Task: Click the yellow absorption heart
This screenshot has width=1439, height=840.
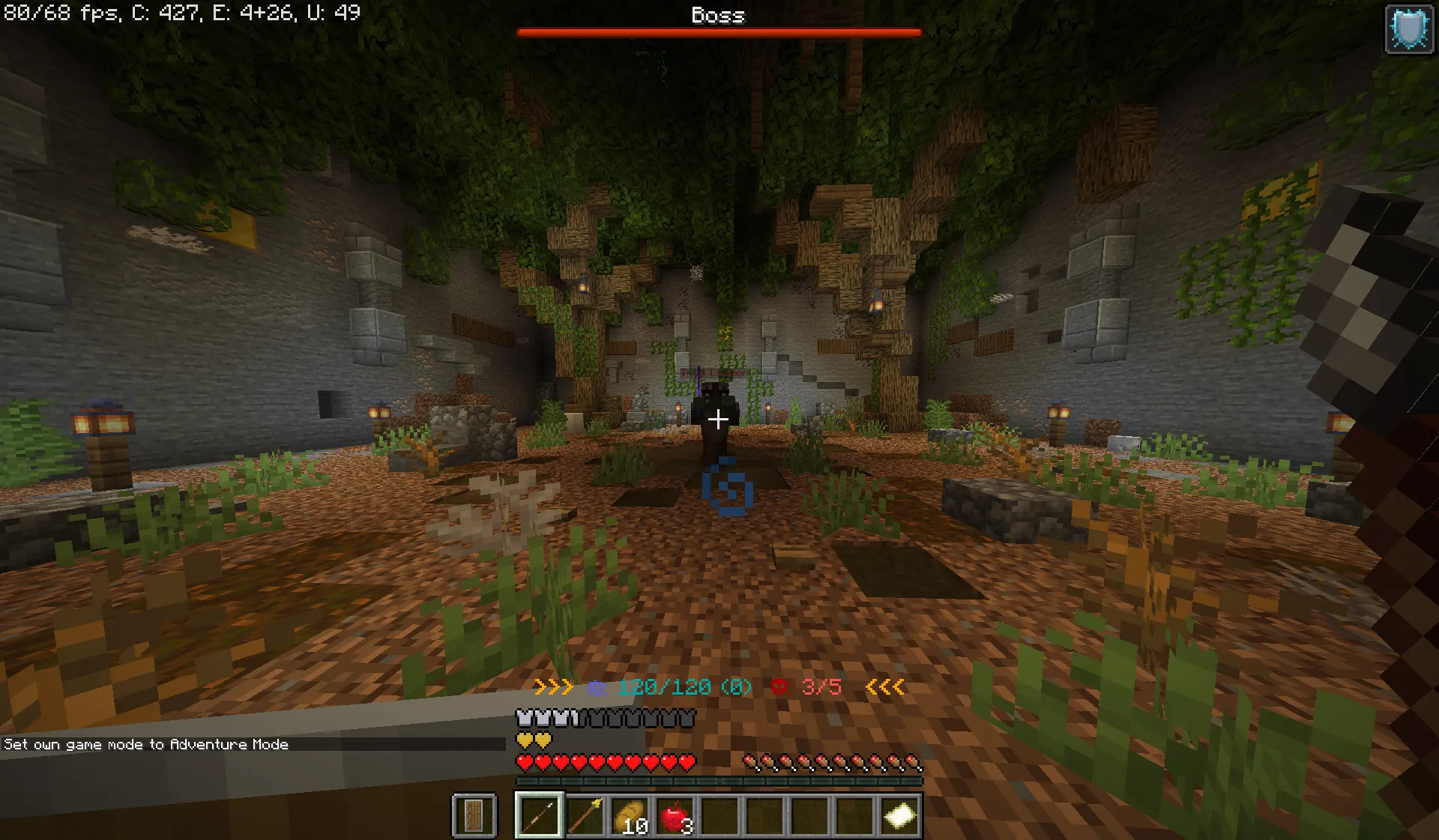Action: (x=525, y=740)
